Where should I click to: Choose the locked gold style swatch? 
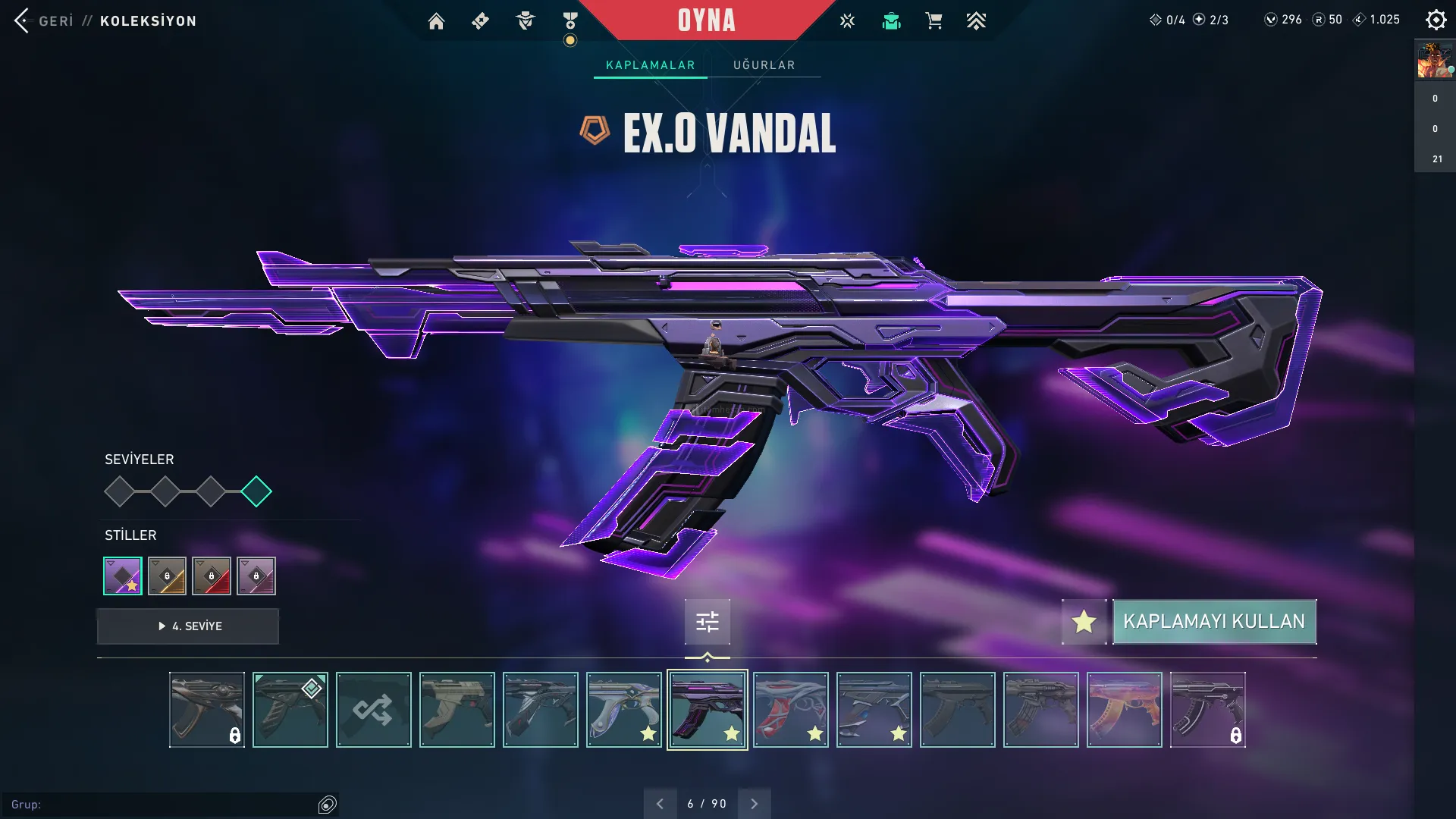coord(167,576)
